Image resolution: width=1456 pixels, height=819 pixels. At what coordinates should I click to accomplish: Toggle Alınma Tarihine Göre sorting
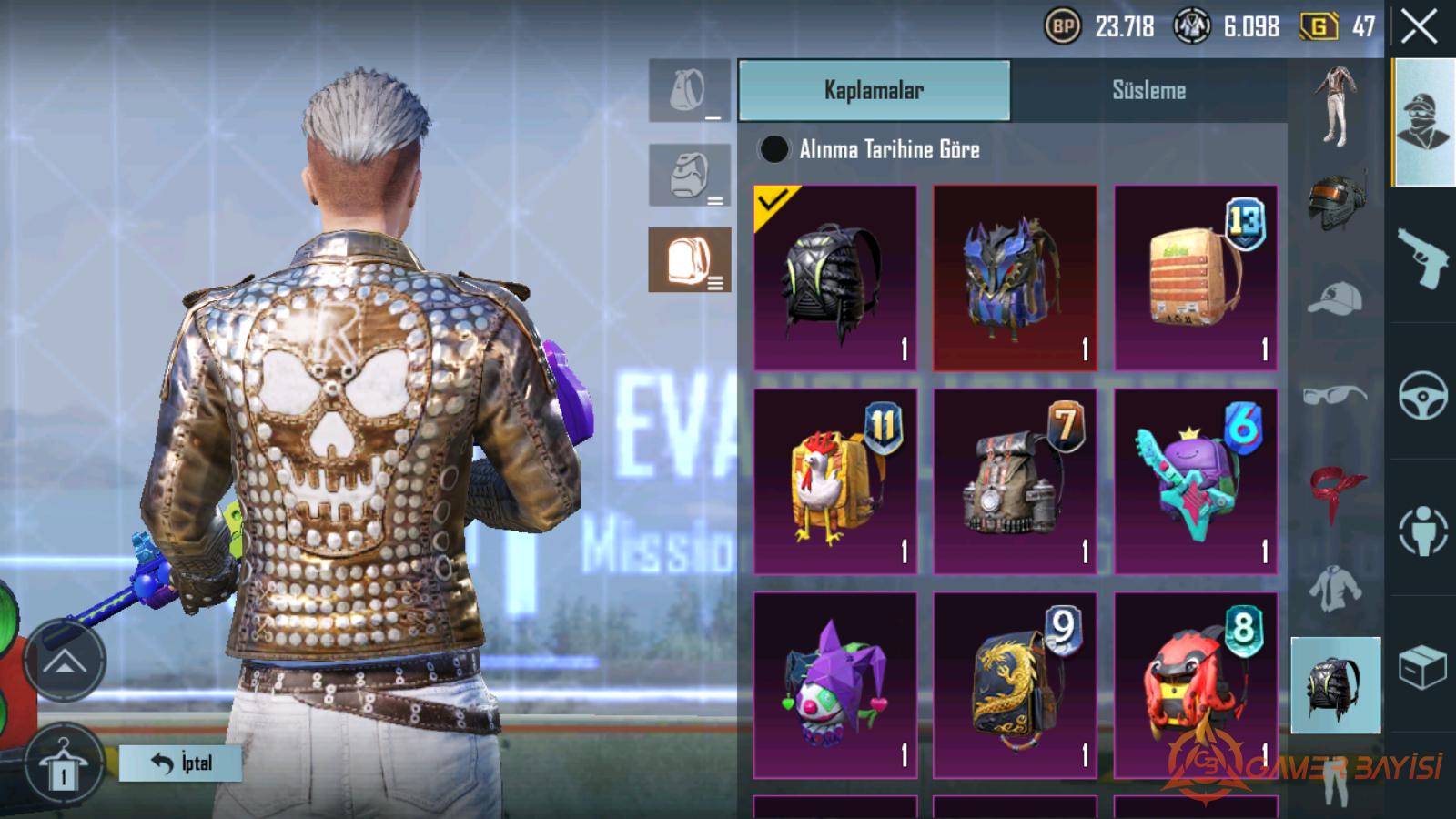click(774, 149)
